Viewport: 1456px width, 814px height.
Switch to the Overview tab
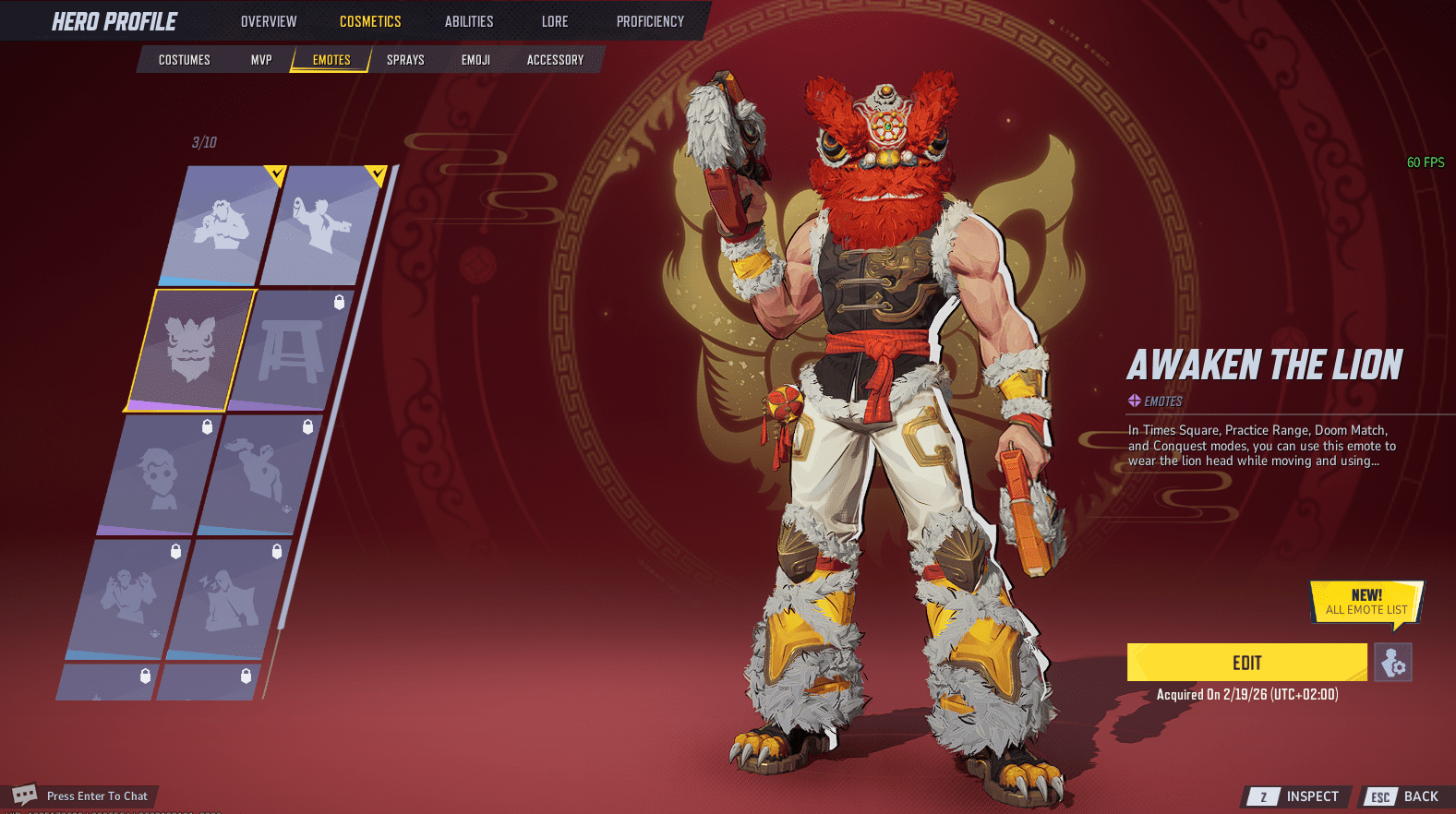click(269, 21)
